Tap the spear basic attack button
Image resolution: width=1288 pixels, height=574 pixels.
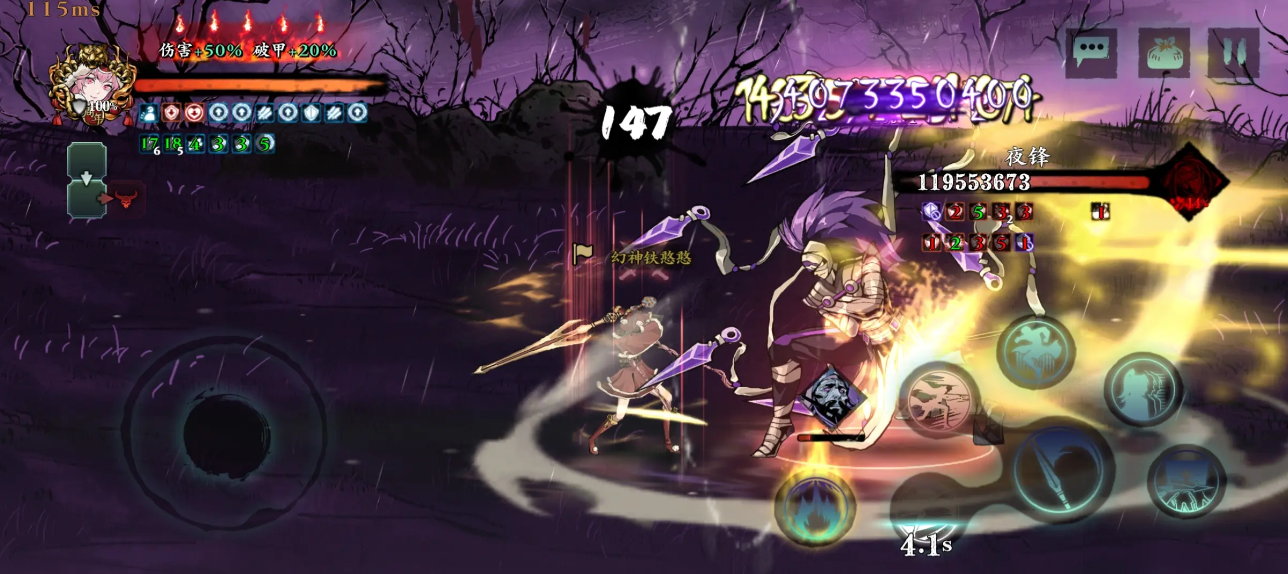[x=1062, y=470]
